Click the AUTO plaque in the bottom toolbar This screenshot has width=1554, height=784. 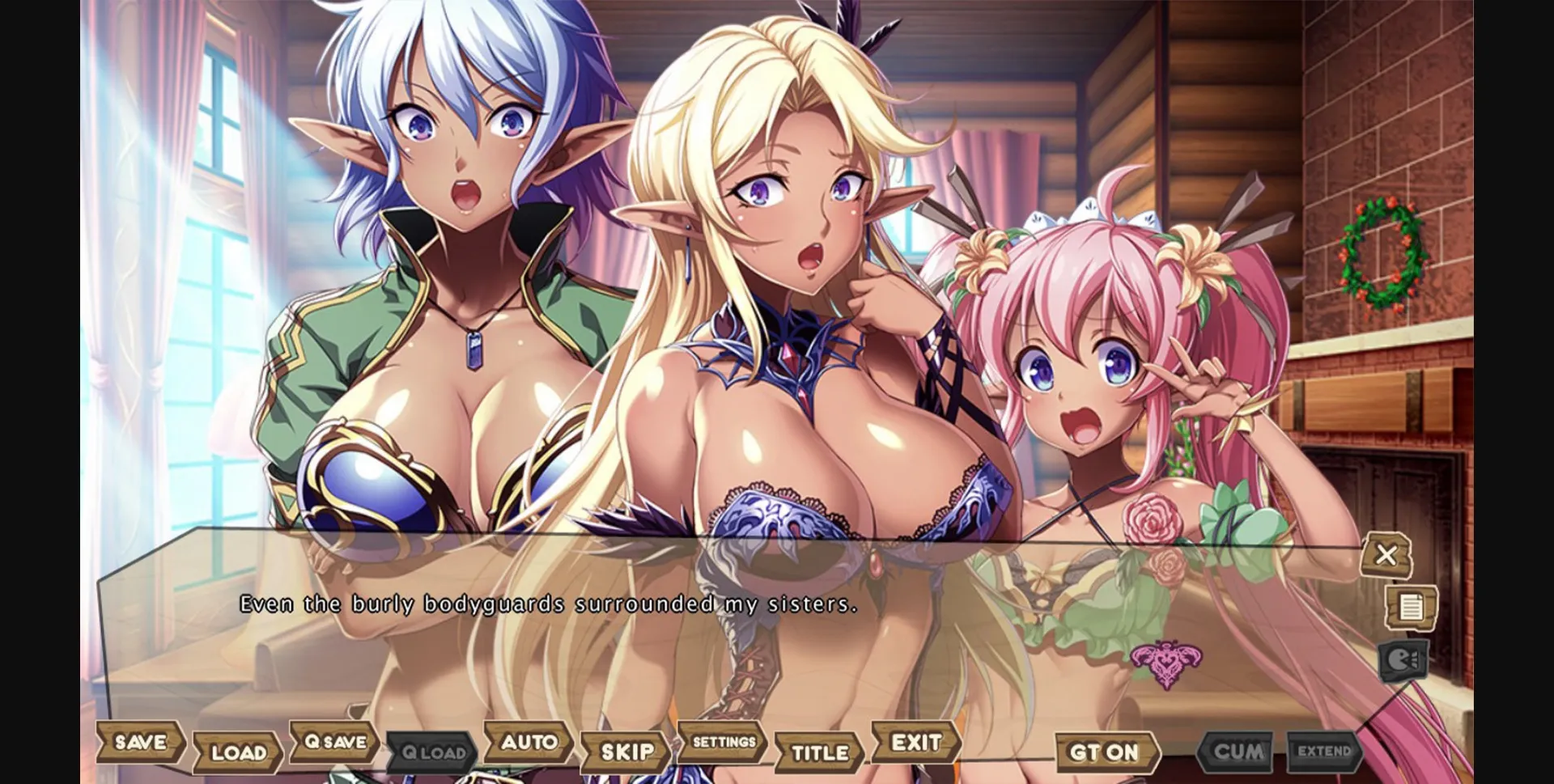(528, 742)
